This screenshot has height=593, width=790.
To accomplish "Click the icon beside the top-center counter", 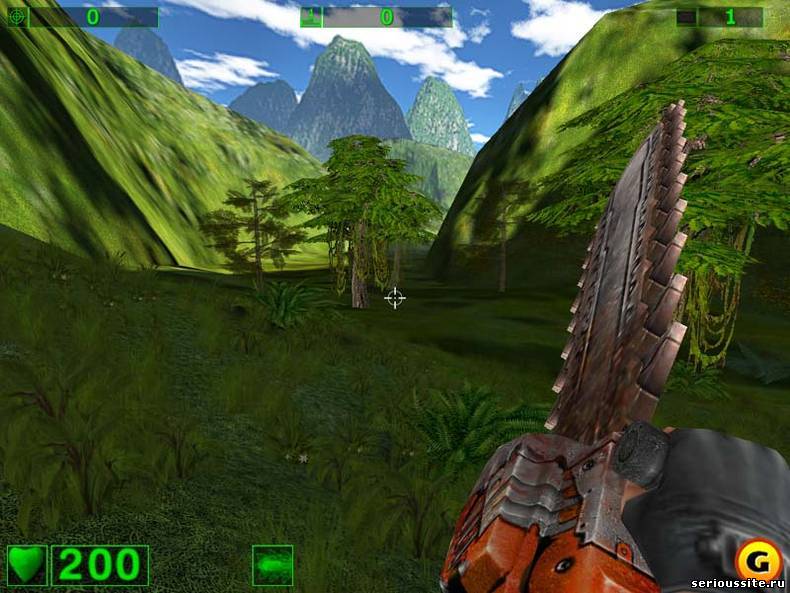I will click(x=310, y=17).
